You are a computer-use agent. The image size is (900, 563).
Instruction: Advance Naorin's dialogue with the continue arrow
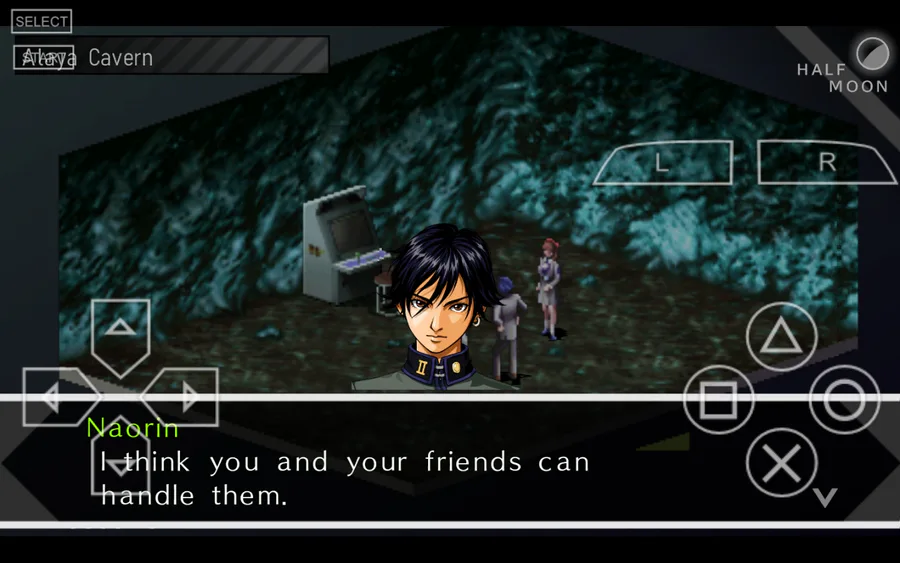(x=824, y=497)
